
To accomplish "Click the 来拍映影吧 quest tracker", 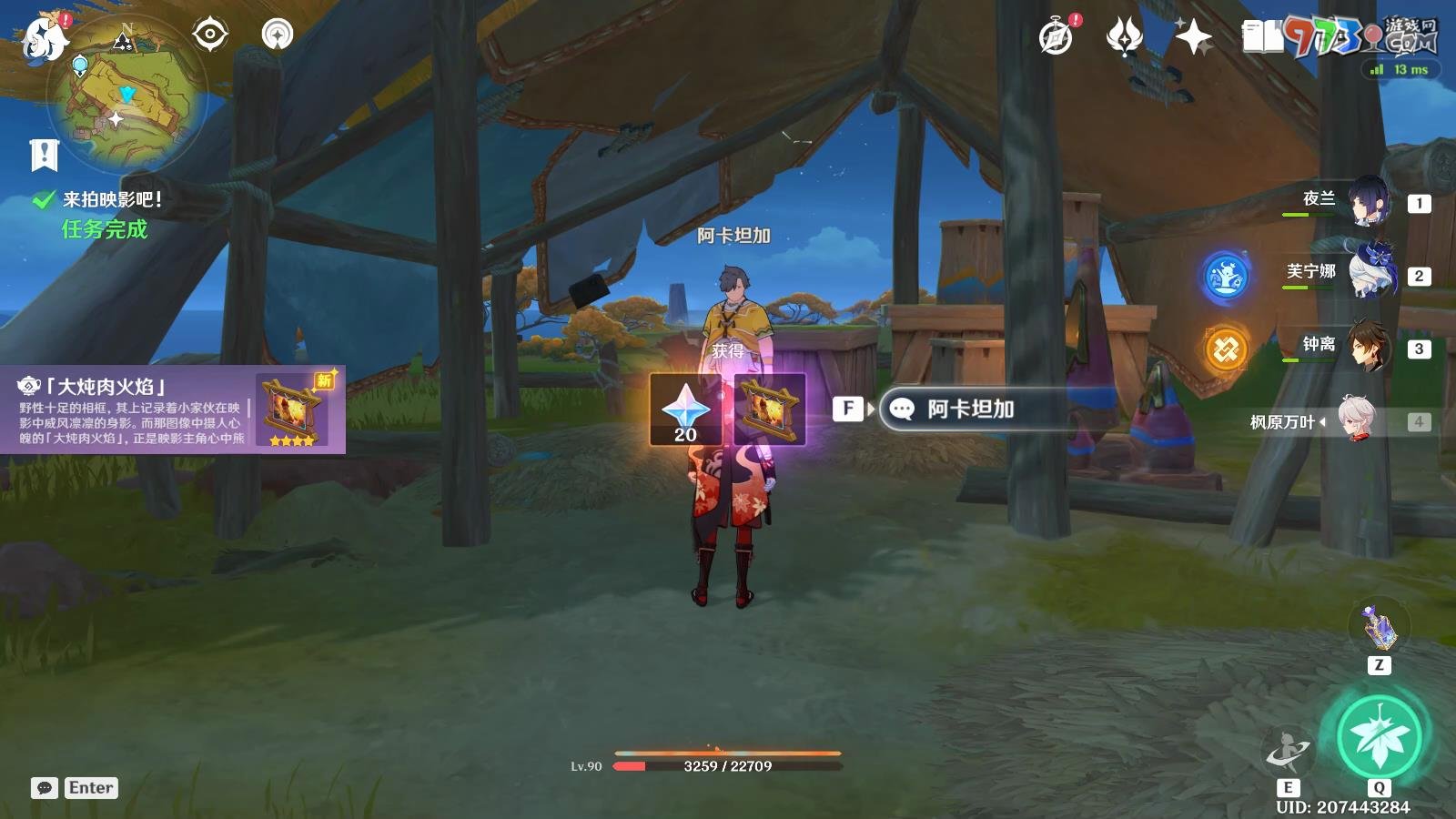I will point(111,199).
